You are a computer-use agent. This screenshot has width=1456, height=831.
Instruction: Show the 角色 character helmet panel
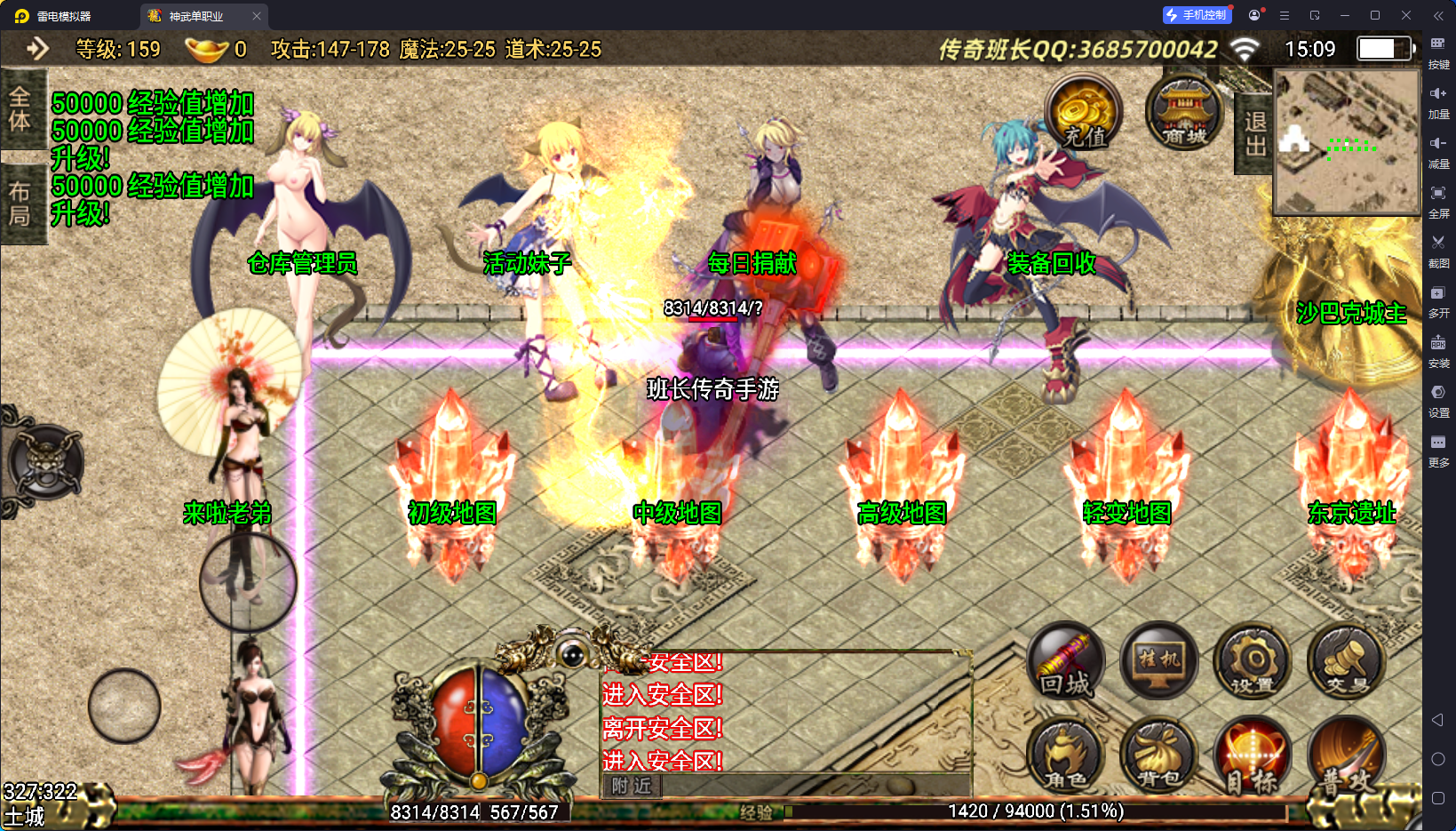[1066, 755]
